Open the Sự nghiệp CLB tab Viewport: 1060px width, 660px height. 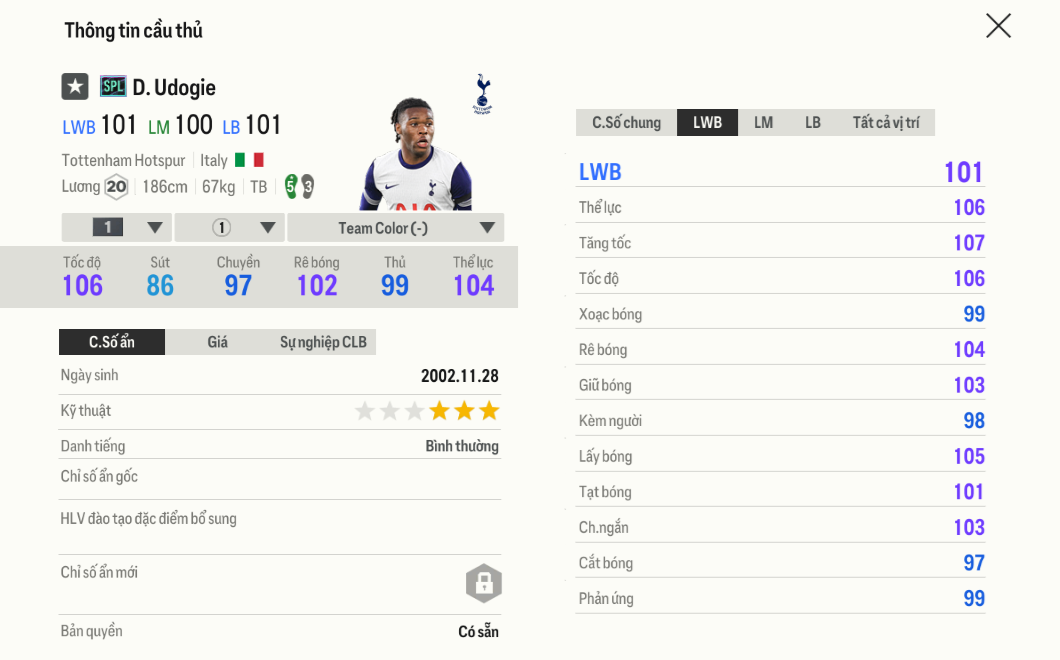click(322, 342)
